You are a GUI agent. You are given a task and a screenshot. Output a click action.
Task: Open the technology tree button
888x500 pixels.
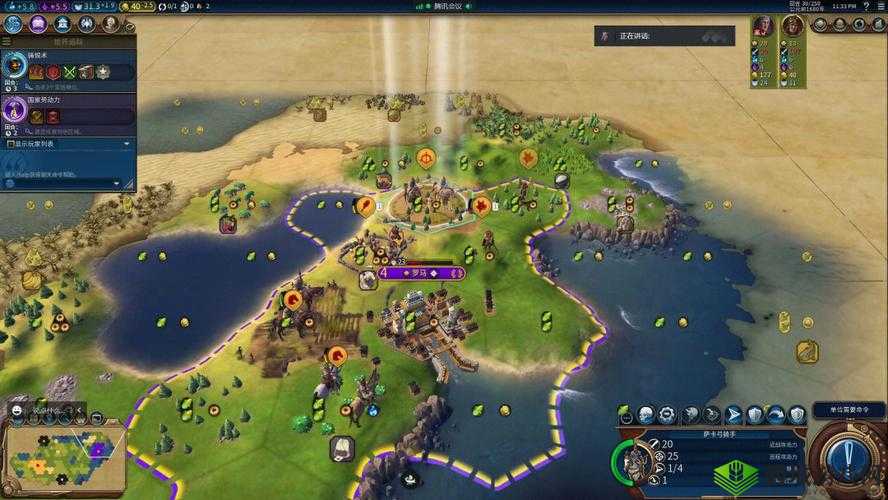click(x=15, y=23)
